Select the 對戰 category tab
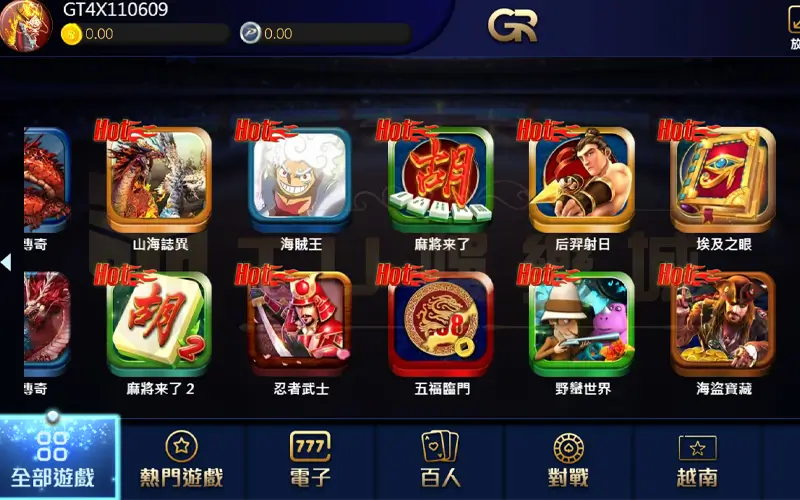 click(569, 460)
